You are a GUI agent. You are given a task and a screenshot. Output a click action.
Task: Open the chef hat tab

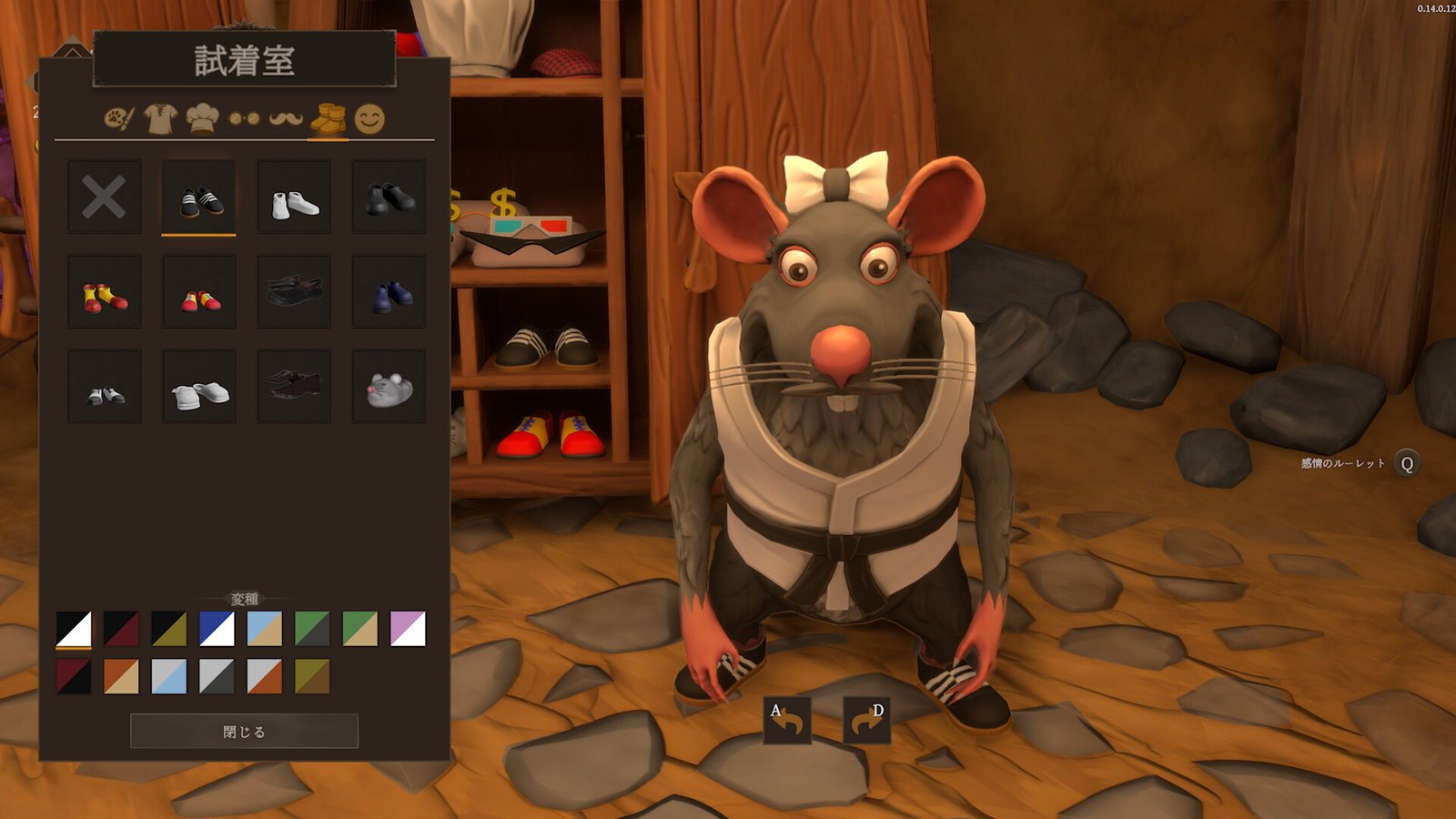point(202,118)
